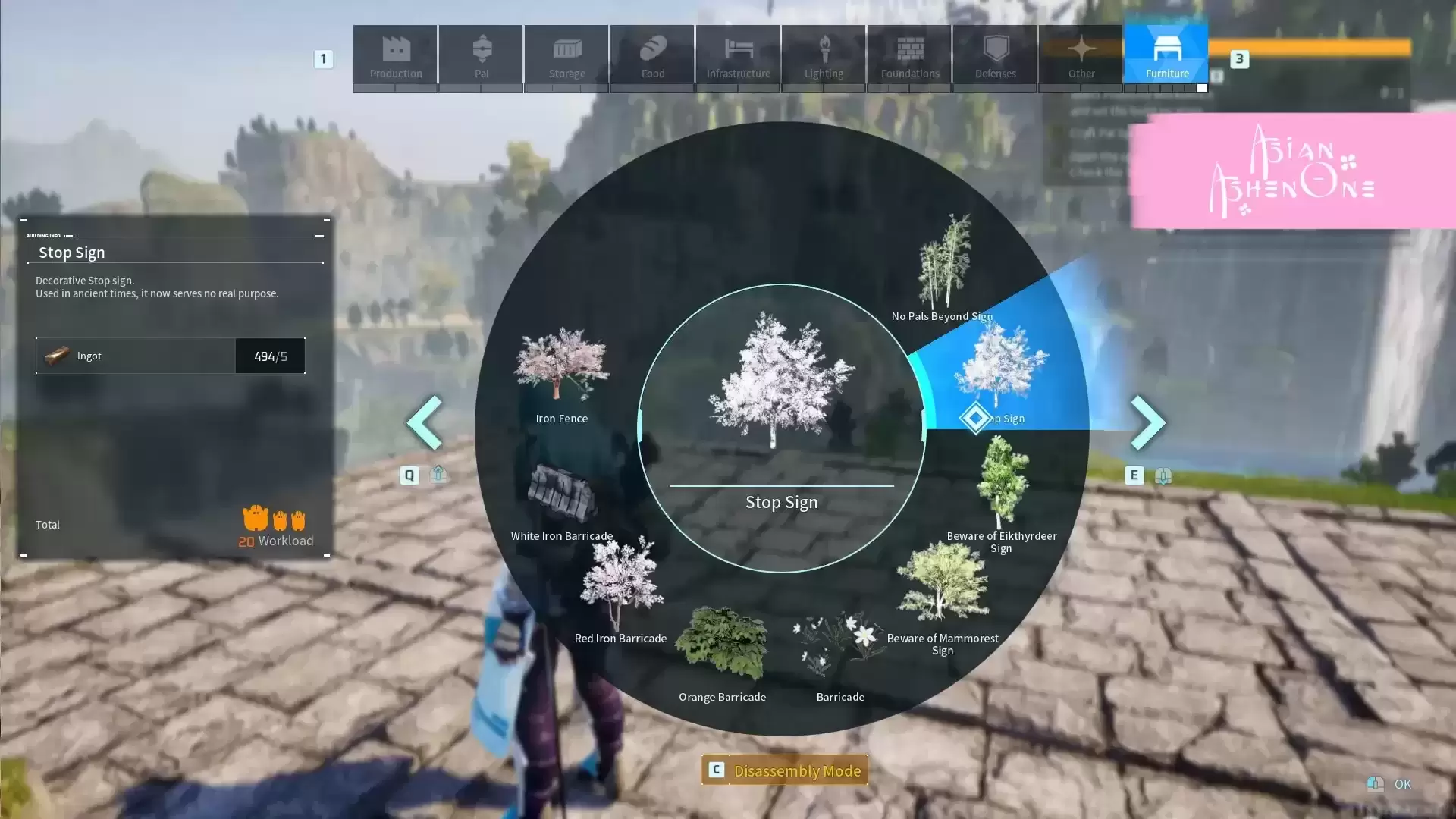Show the Foundations tab

pos(909,54)
